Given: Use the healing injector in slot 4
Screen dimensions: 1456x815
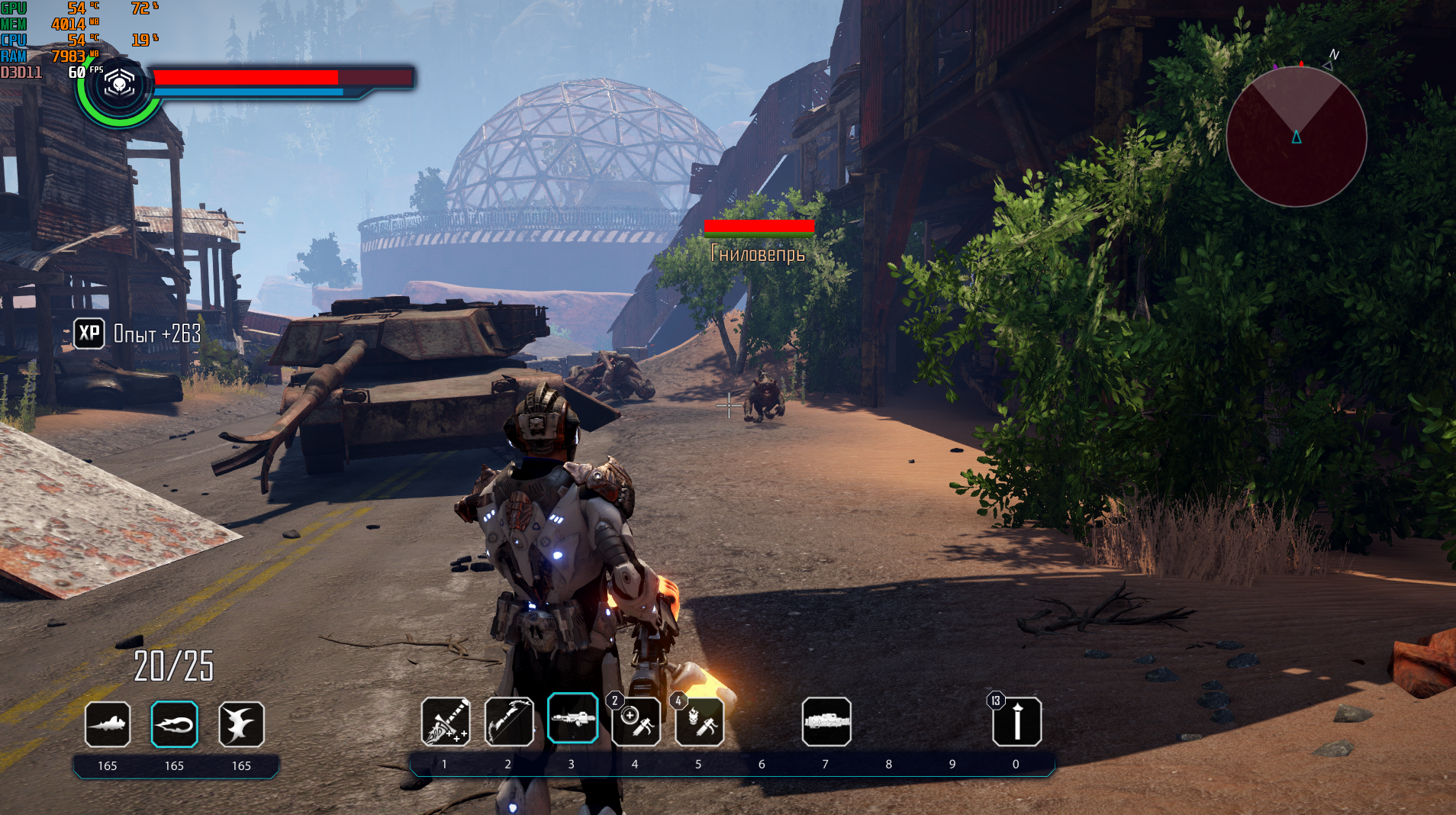Looking at the screenshot, I should tap(636, 721).
